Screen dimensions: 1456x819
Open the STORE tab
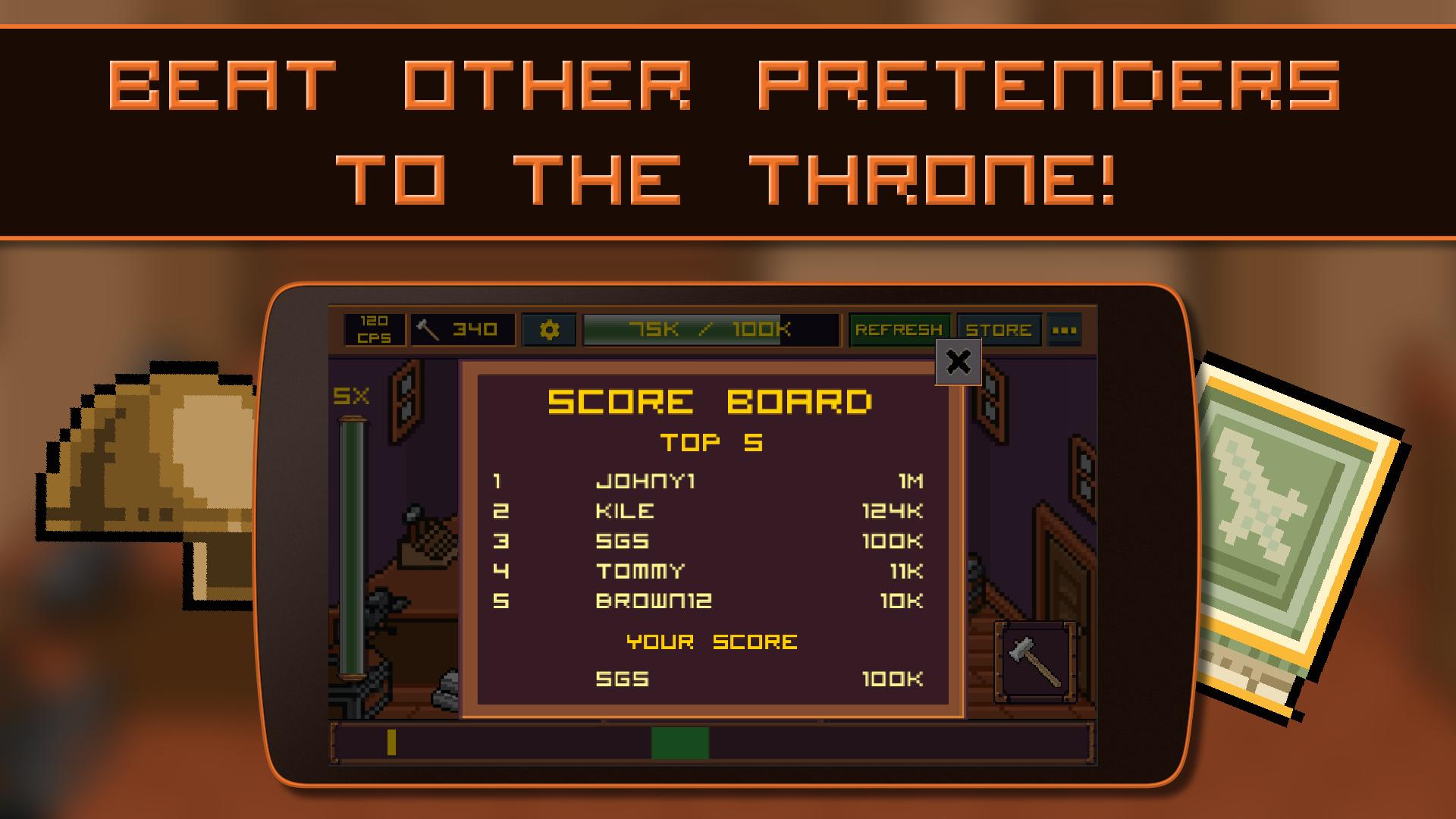[997, 329]
